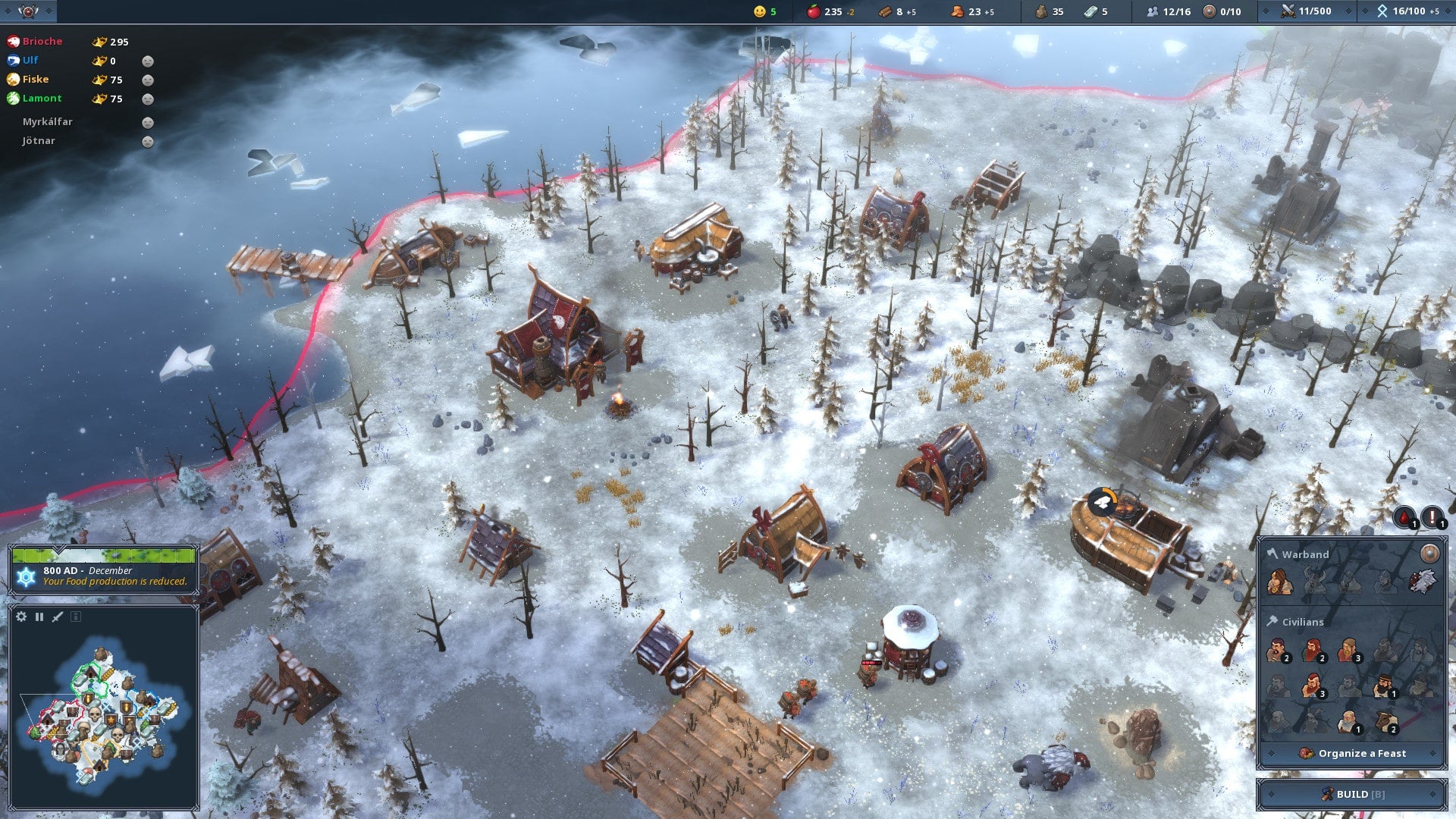Viewport: 1456px width, 819px height.
Task: Click the Organize a Feast button
Action: [1354, 753]
